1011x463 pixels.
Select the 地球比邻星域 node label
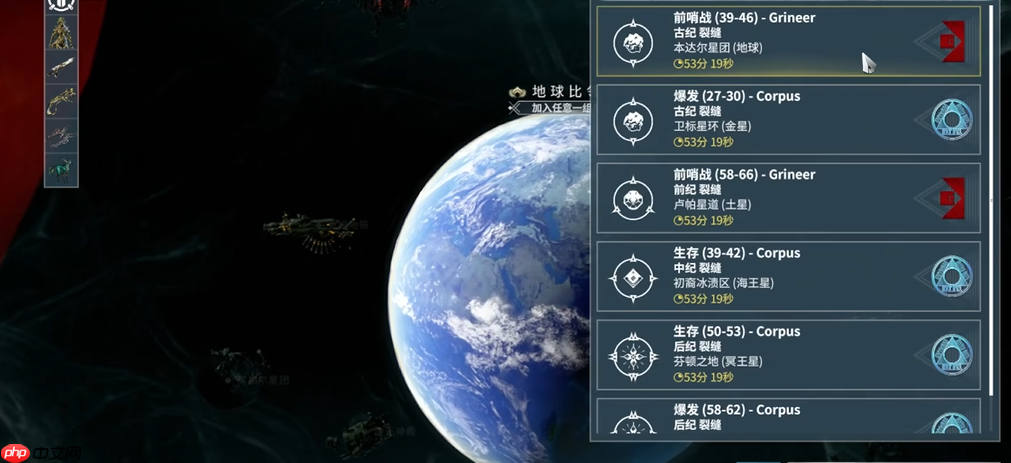tap(548, 93)
